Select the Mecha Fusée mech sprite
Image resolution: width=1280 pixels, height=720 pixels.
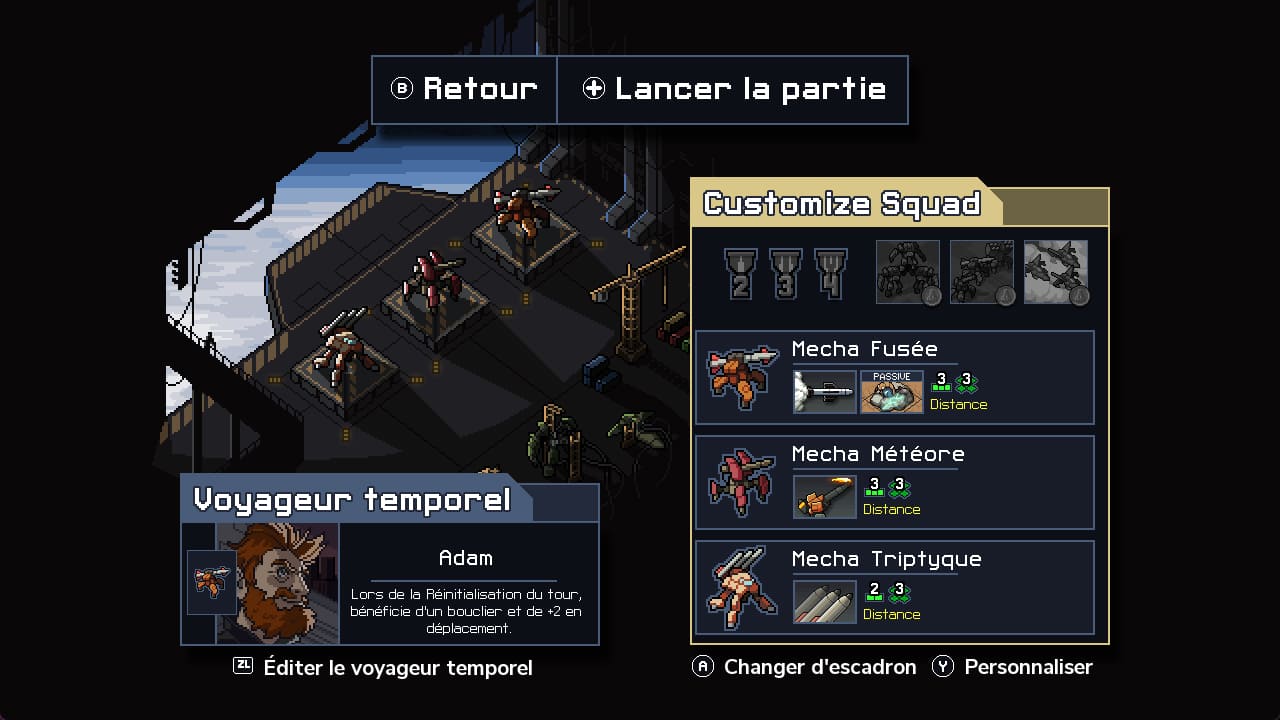tap(741, 378)
